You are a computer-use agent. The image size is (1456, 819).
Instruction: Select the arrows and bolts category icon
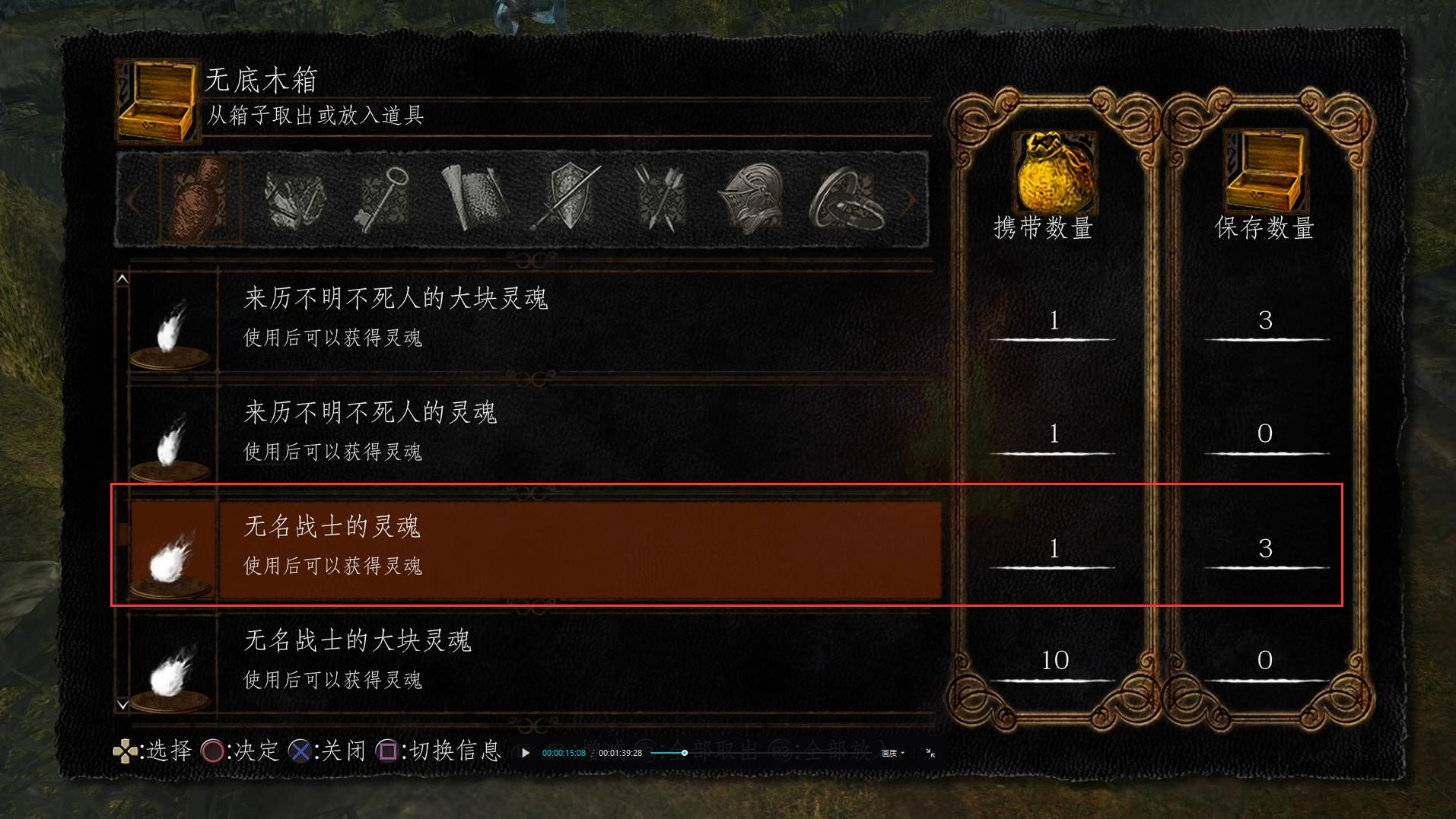click(x=660, y=200)
